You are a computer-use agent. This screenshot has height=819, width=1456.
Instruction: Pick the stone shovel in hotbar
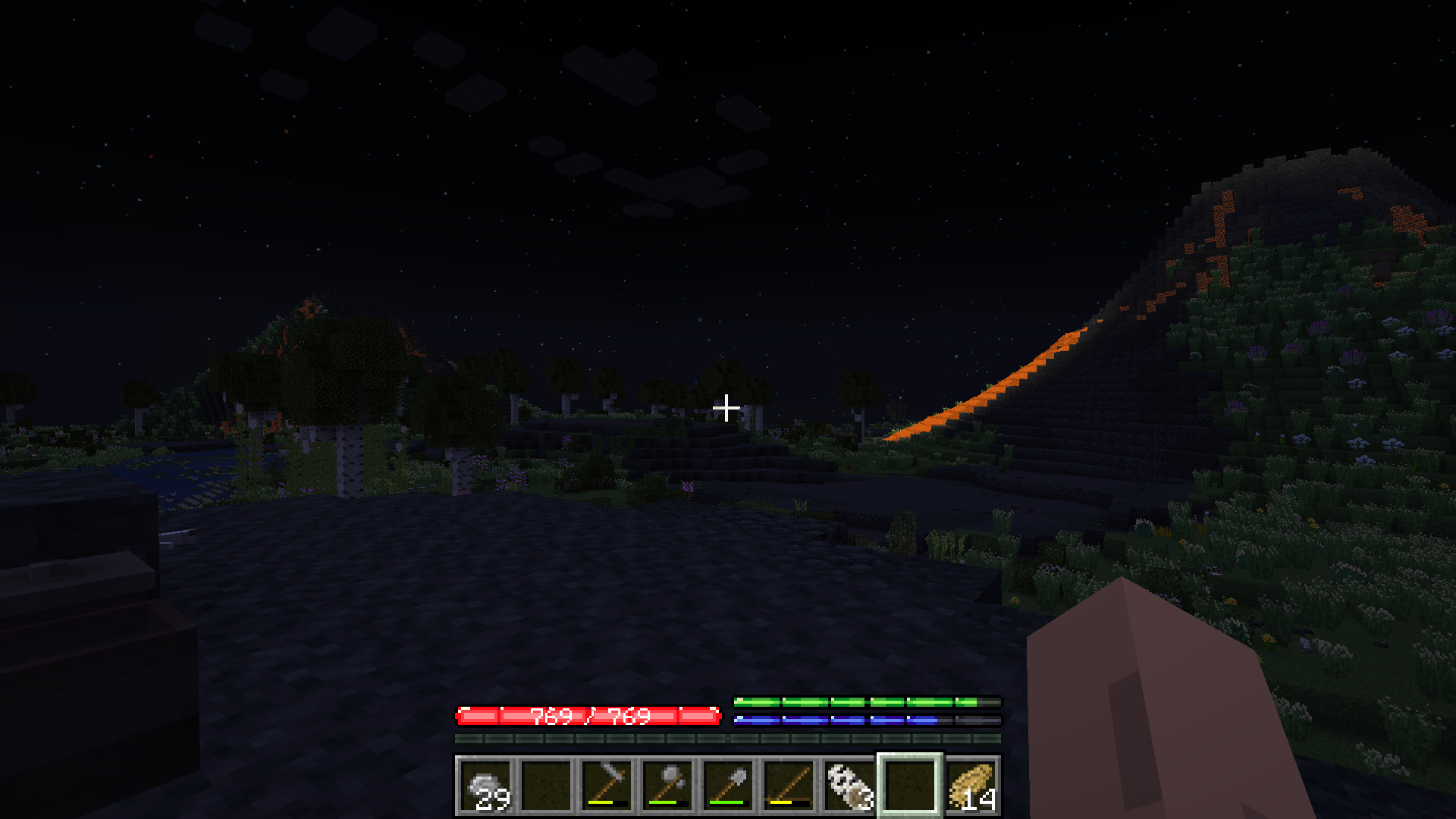(x=728, y=786)
